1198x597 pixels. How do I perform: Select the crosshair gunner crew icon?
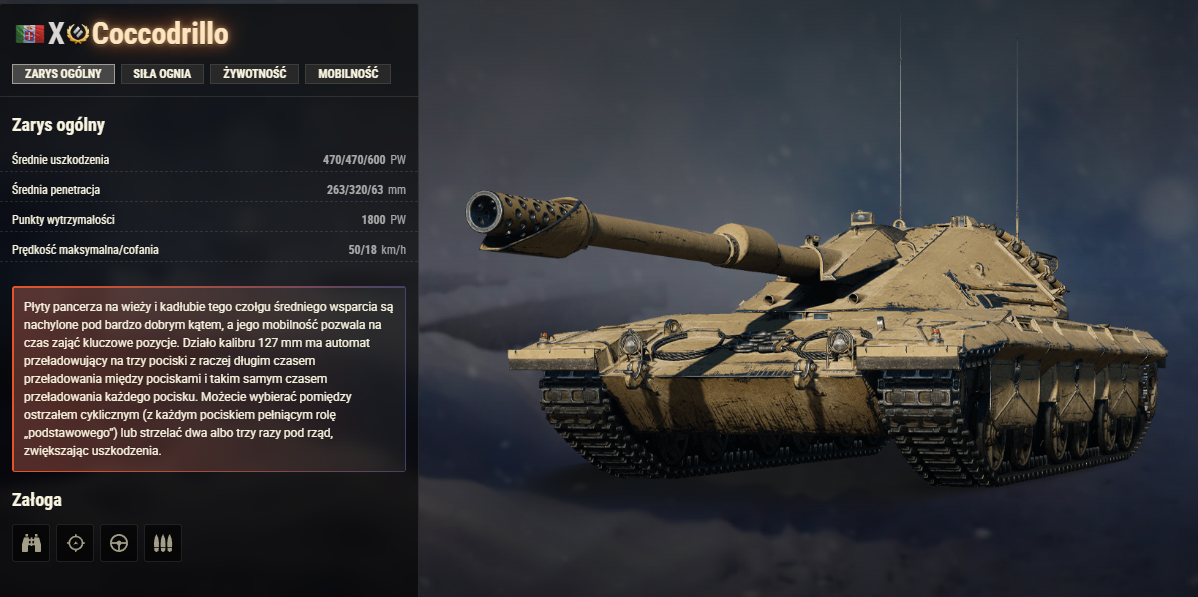click(75, 543)
